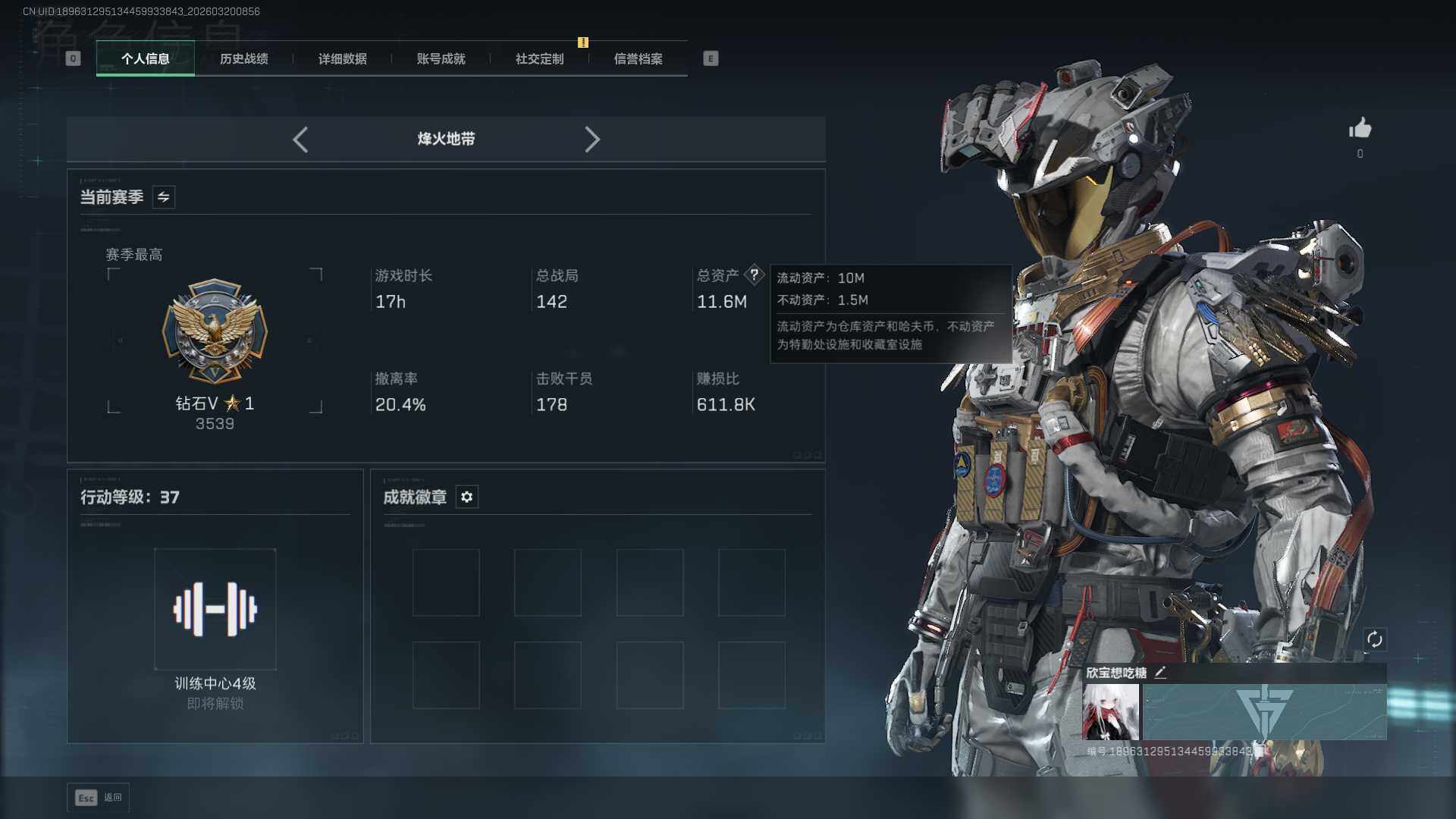Select the player avatar thumbnail
Viewport: 1456px width, 819px height.
tap(1110, 712)
